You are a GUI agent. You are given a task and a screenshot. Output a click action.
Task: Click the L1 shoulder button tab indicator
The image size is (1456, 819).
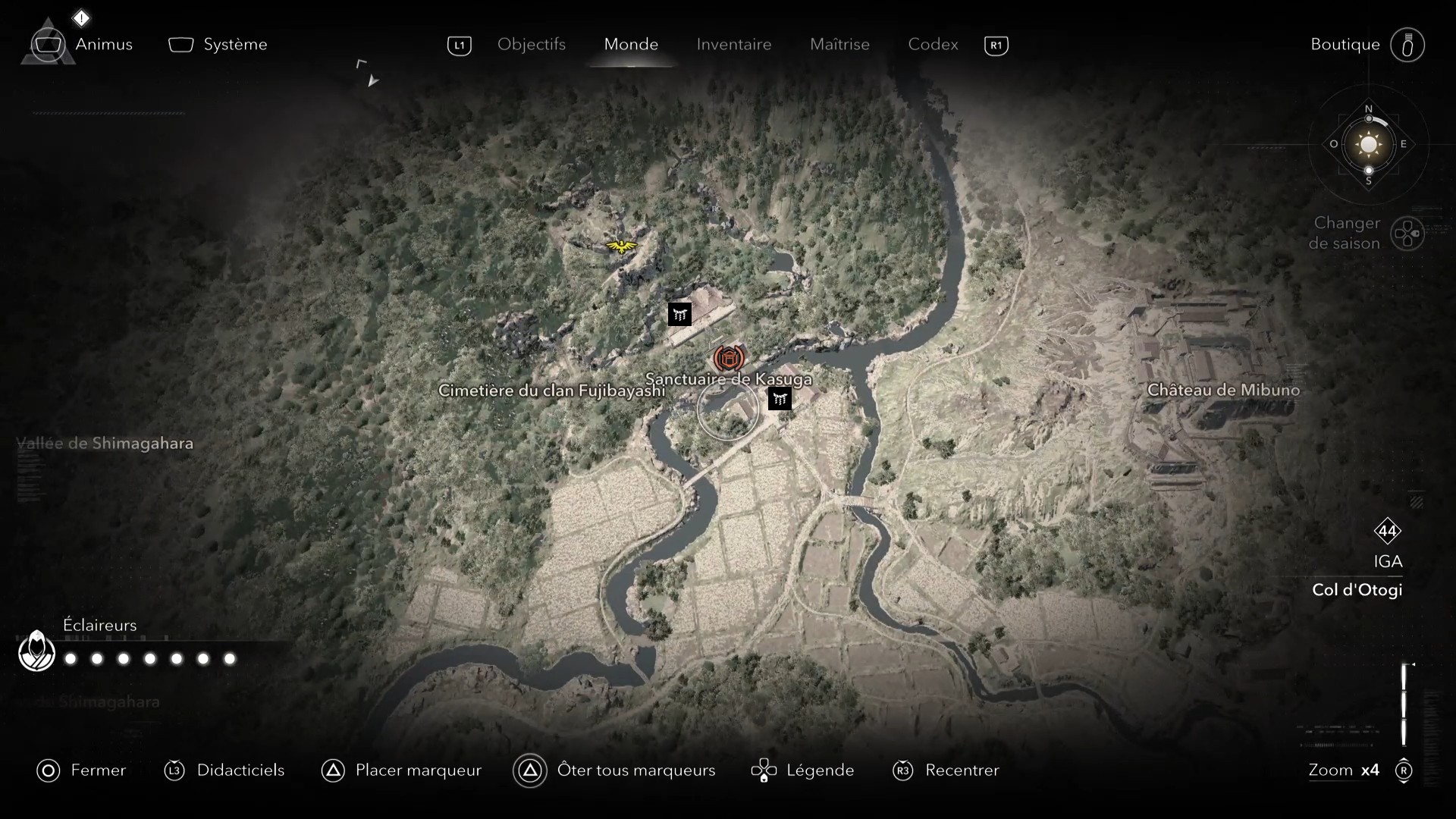pos(460,45)
